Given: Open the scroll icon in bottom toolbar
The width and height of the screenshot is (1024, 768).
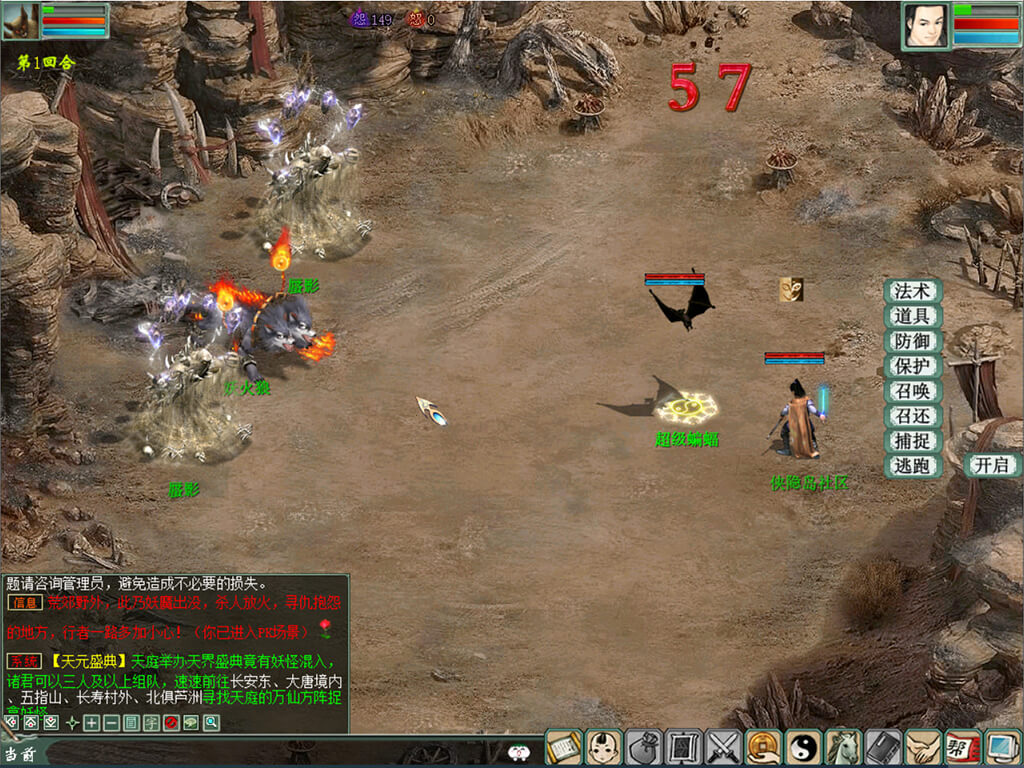Looking at the screenshot, I should click(564, 748).
